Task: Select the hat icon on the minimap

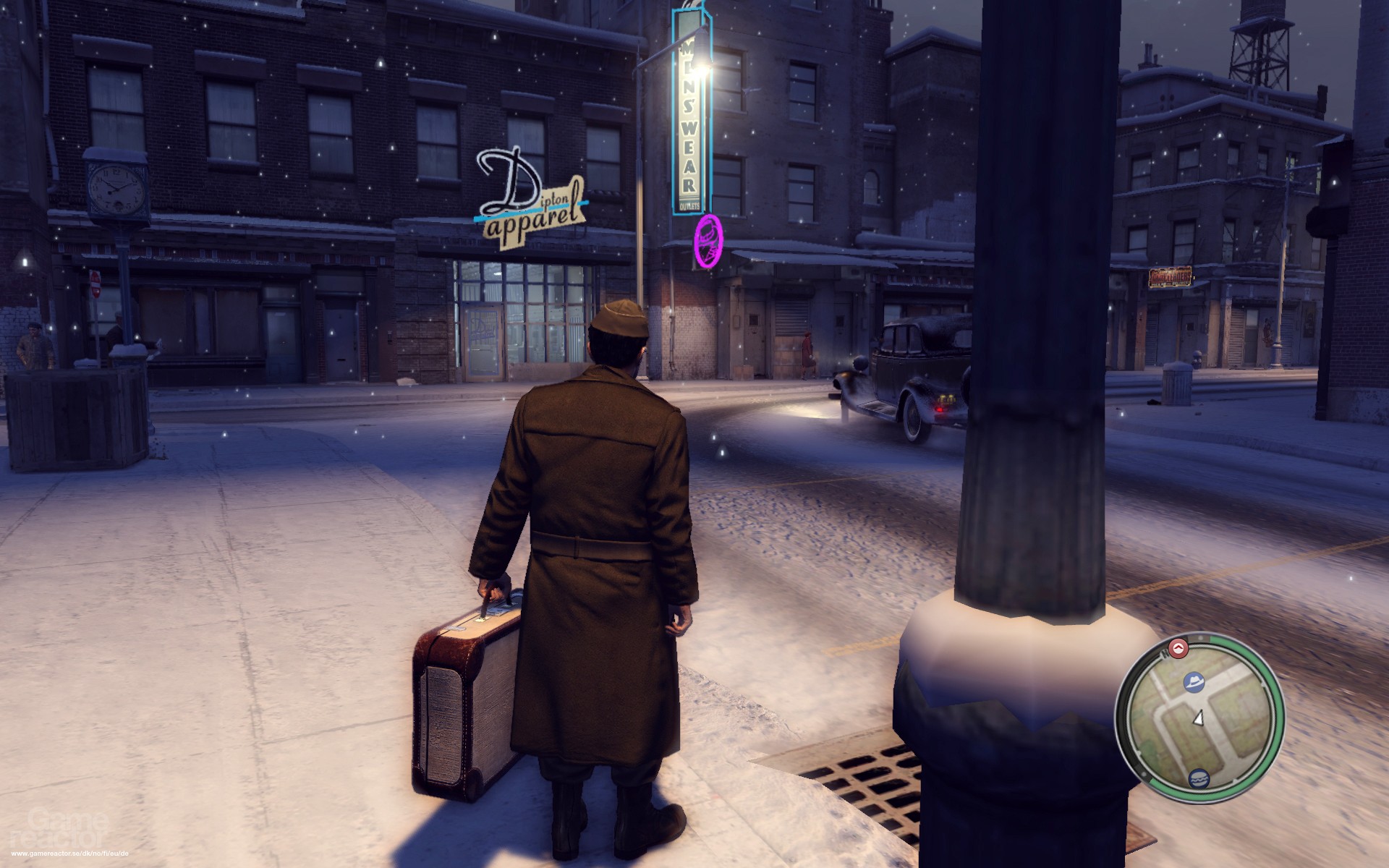Action: point(1194,682)
